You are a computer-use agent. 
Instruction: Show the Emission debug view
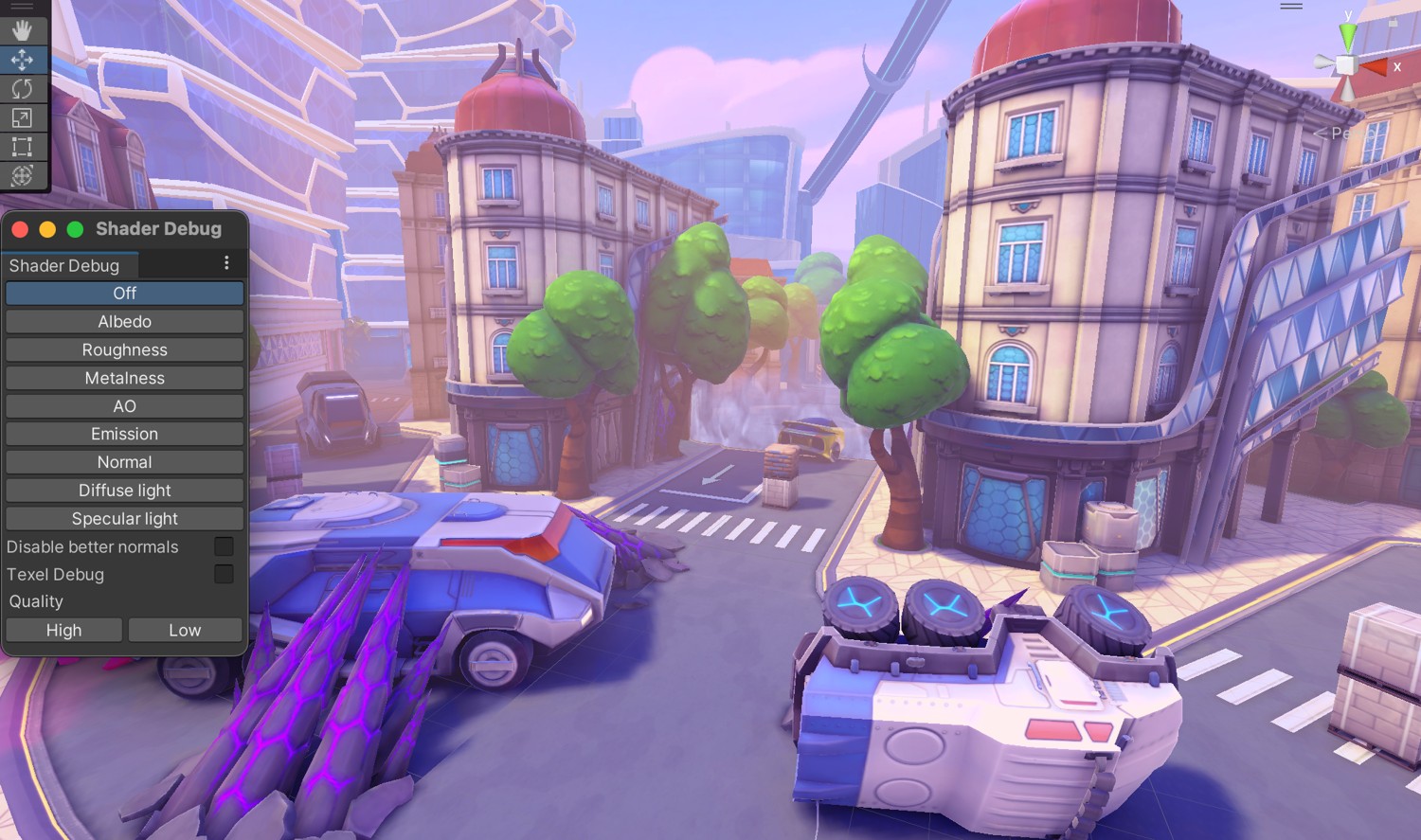(124, 434)
